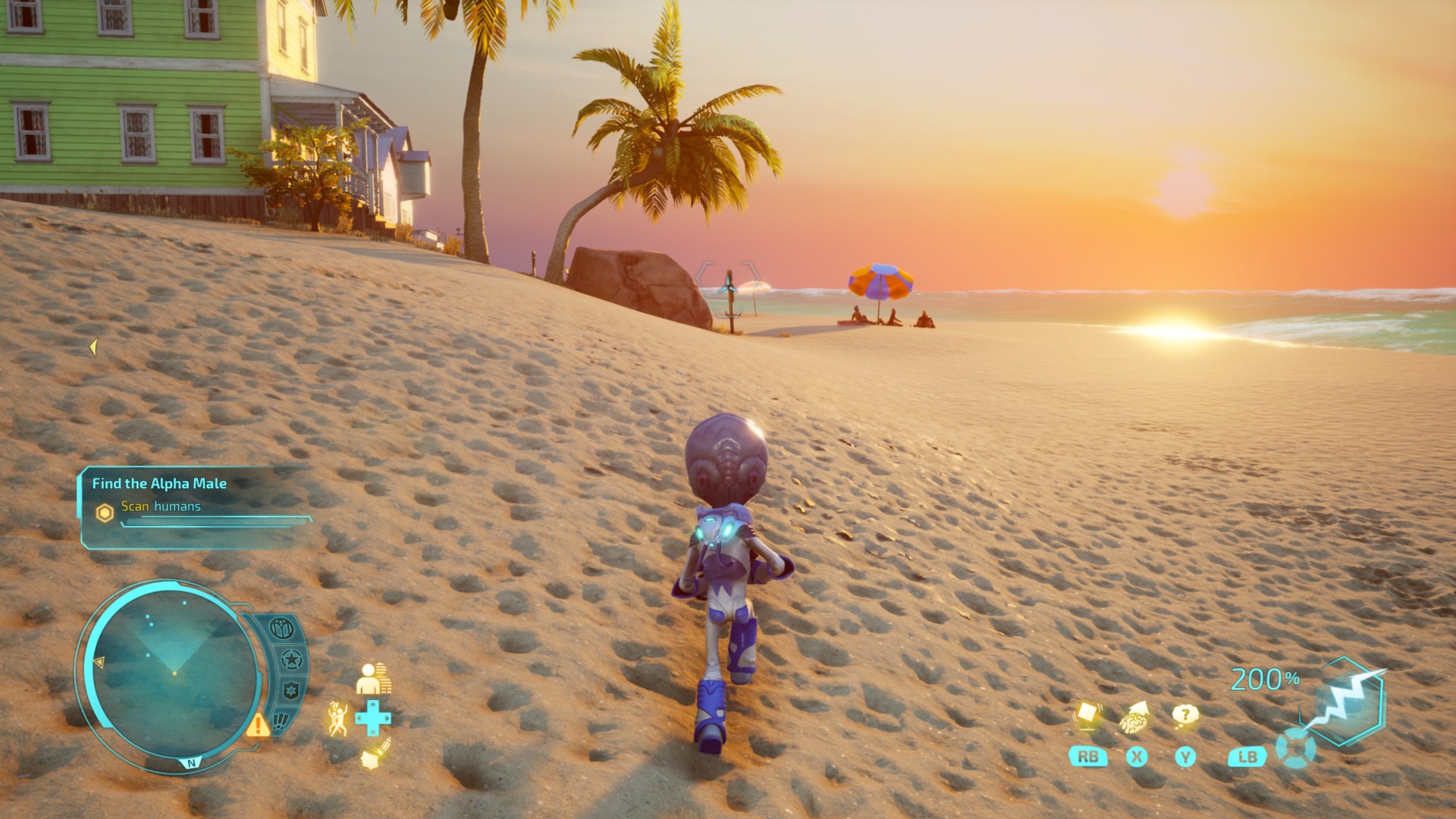Open the weapon wheel selector icon
1456x819 pixels.
point(1295,748)
